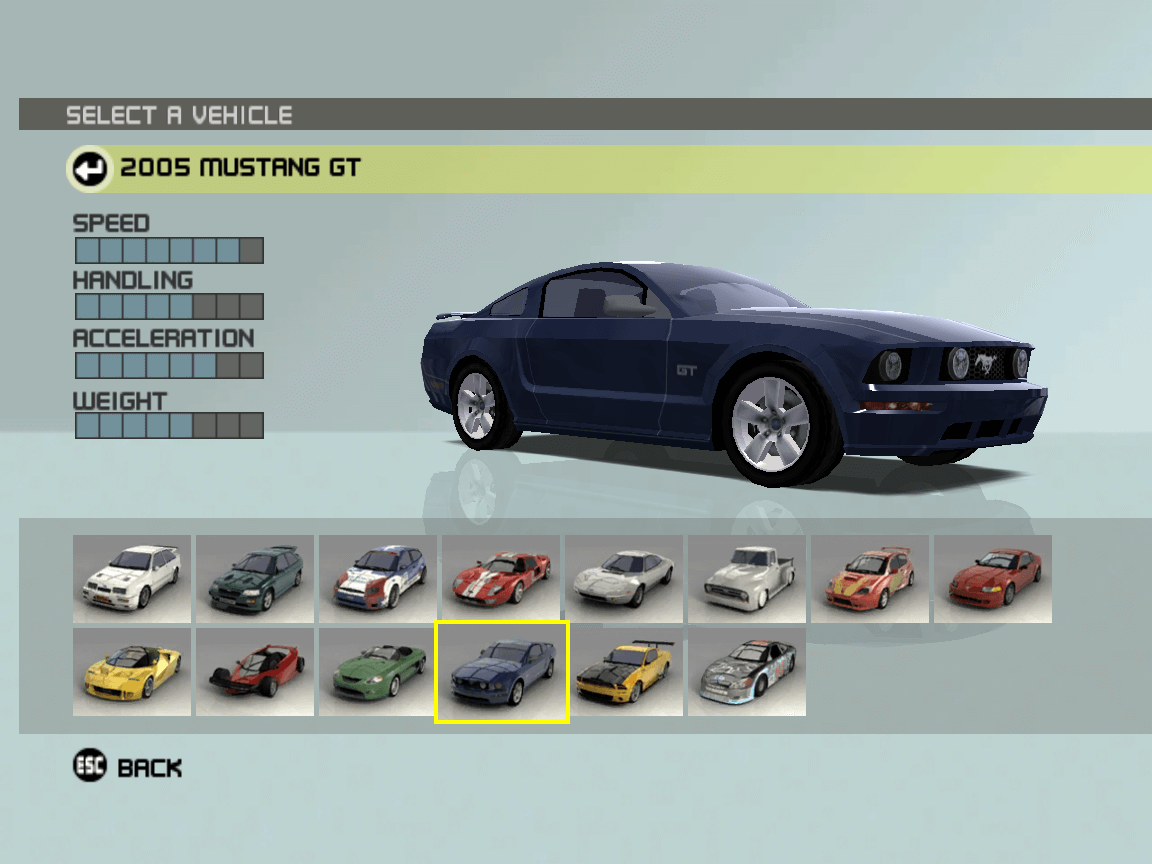The width and height of the screenshot is (1152, 864).
Task: Select the yellow open-top supercar
Action: [132, 672]
